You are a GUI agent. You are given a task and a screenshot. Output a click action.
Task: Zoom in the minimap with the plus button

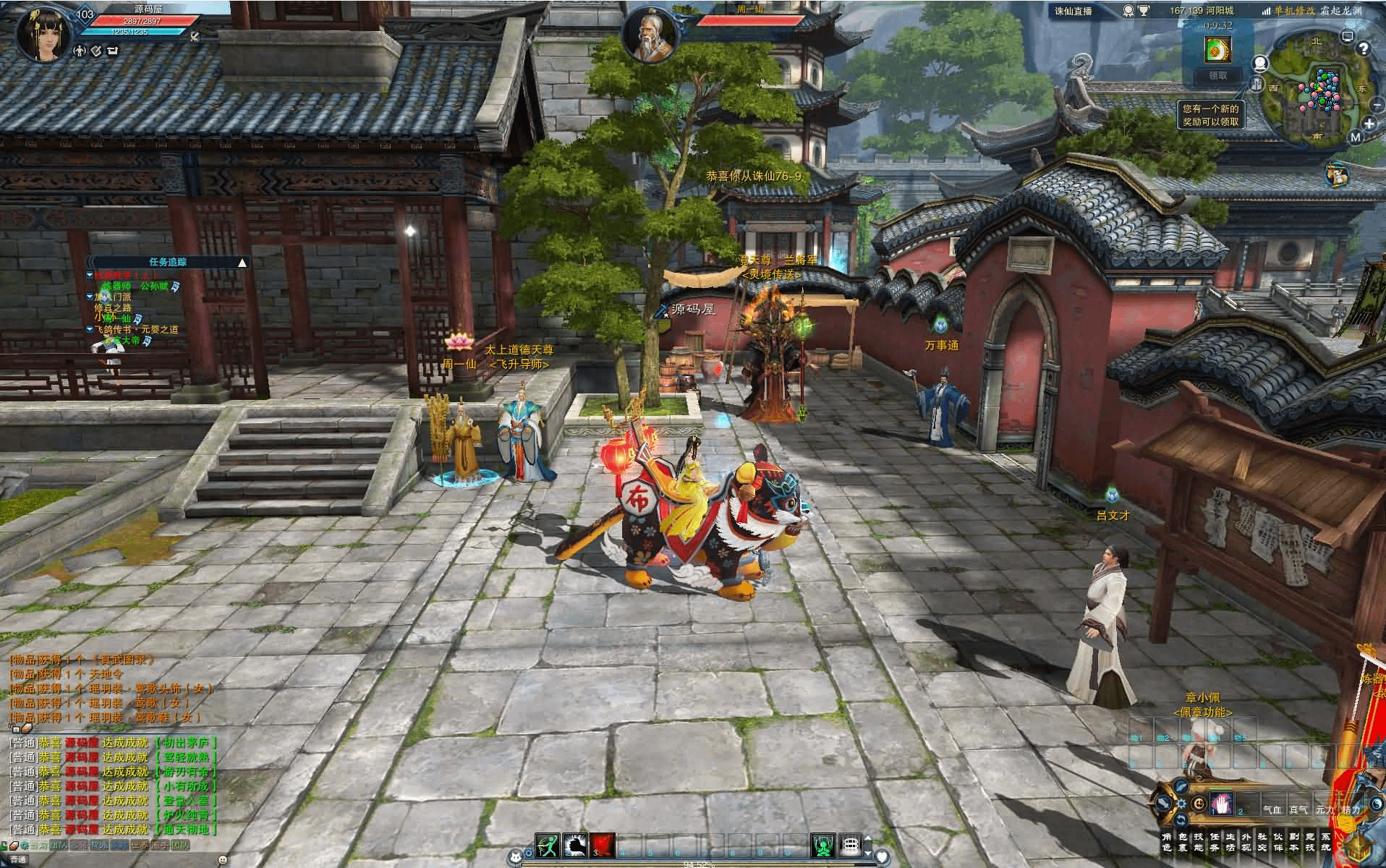pyautogui.click(x=1369, y=124)
